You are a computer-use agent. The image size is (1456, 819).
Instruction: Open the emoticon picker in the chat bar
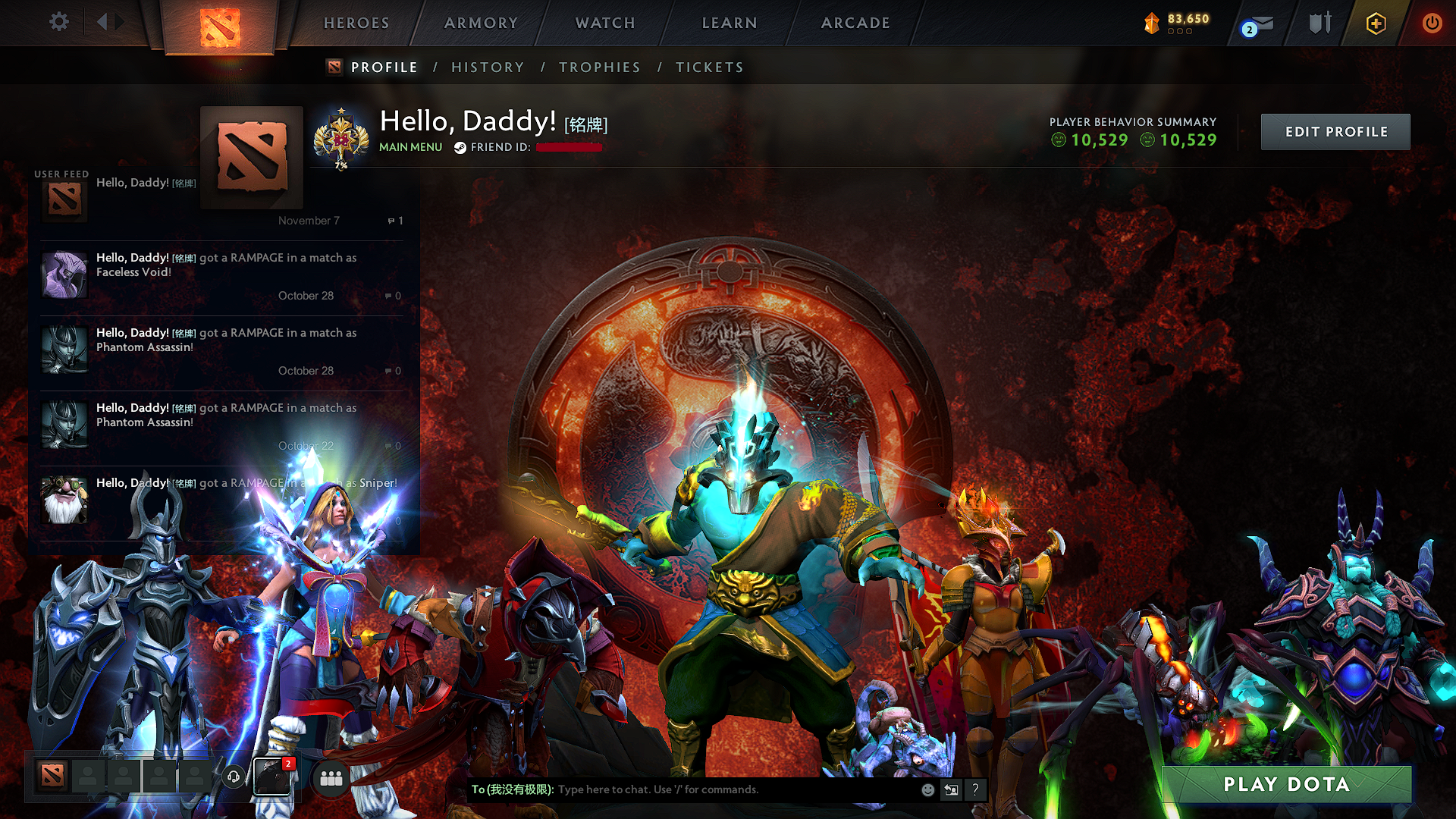pyautogui.click(x=927, y=789)
